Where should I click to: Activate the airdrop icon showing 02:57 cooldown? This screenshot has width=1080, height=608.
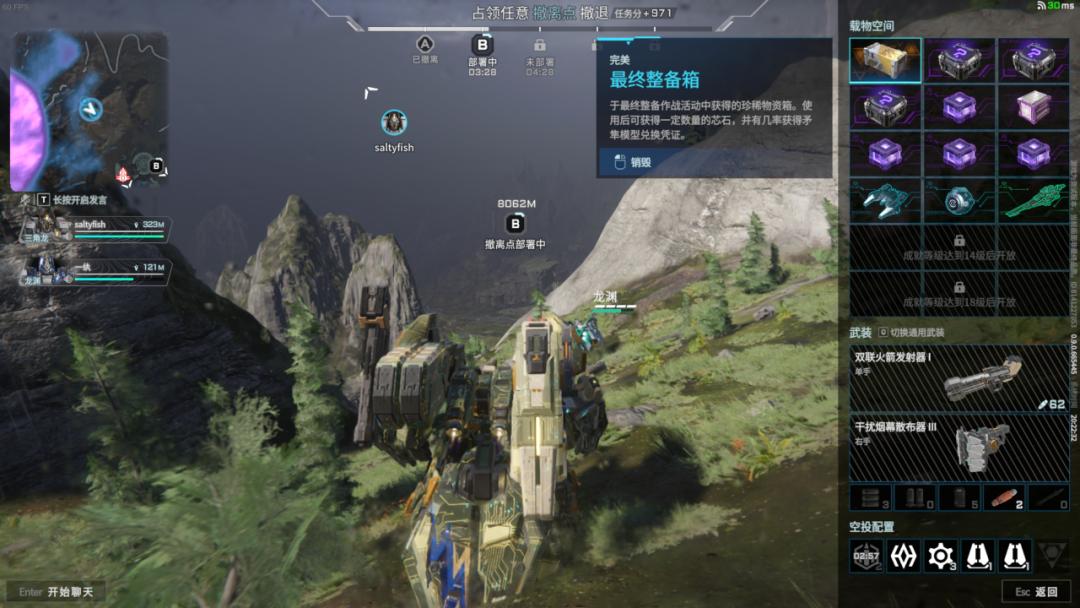866,556
